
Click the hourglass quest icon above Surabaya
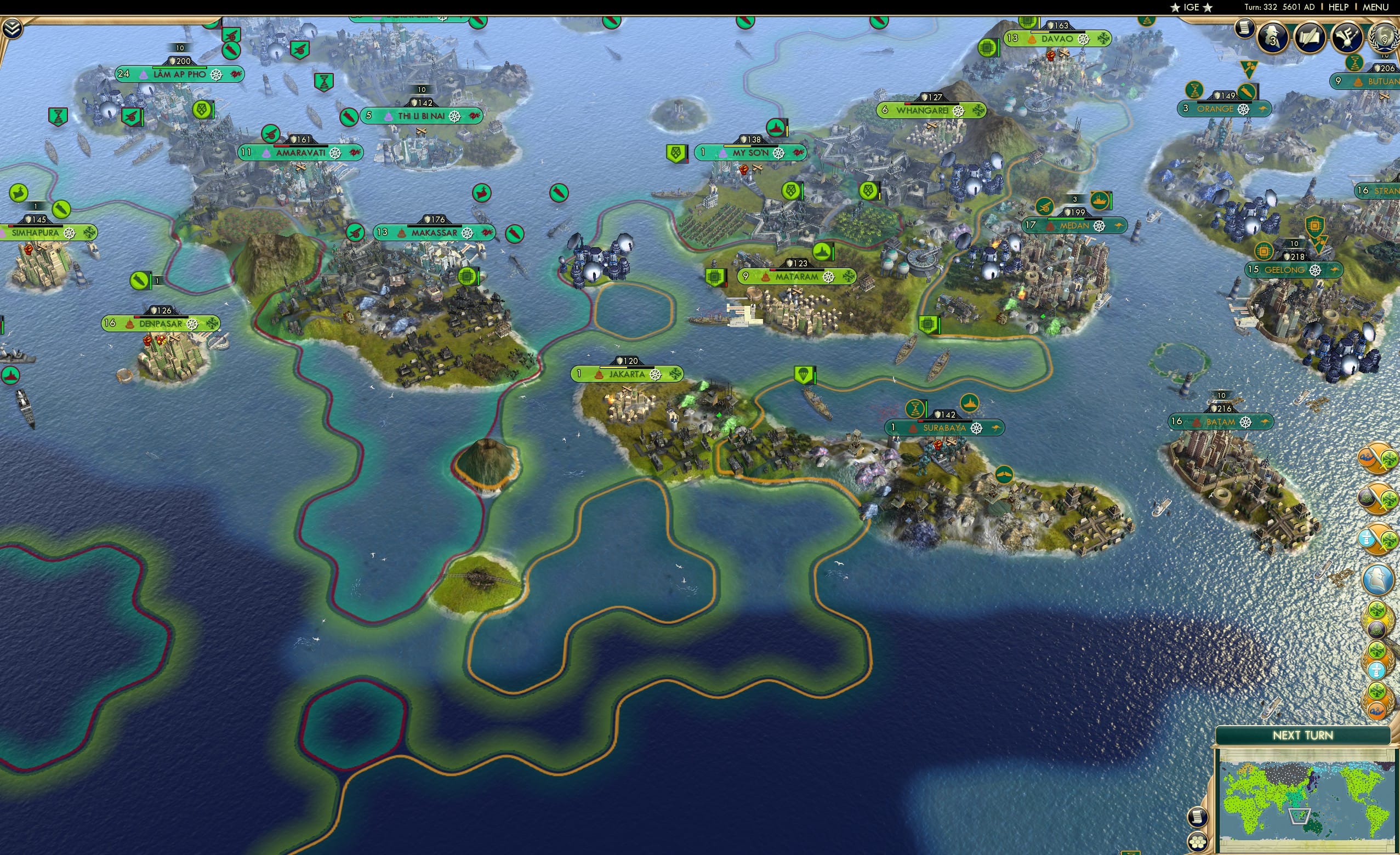915,408
